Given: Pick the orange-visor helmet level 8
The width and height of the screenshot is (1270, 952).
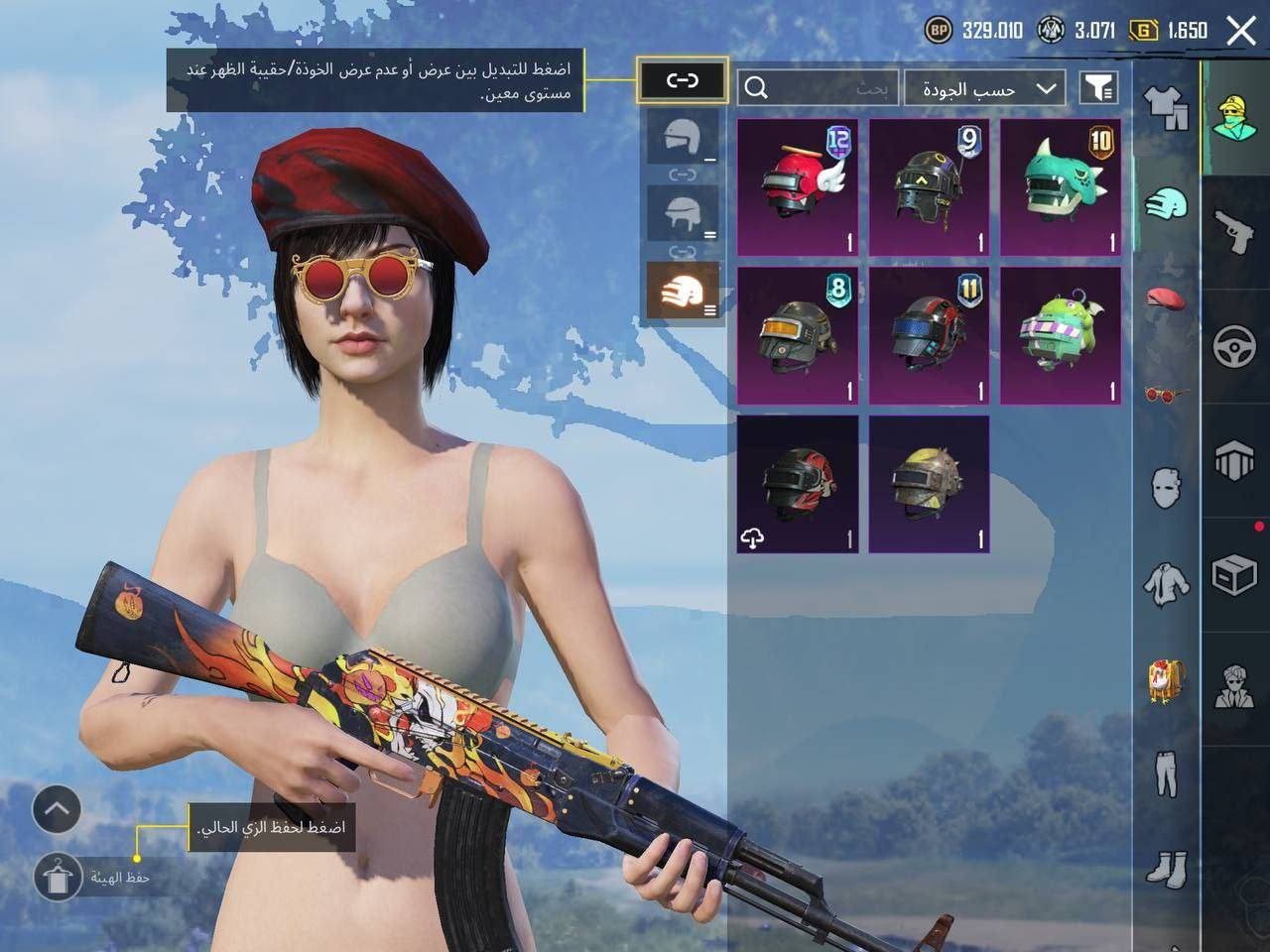Looking at the screenshot, I should (798, 335).
